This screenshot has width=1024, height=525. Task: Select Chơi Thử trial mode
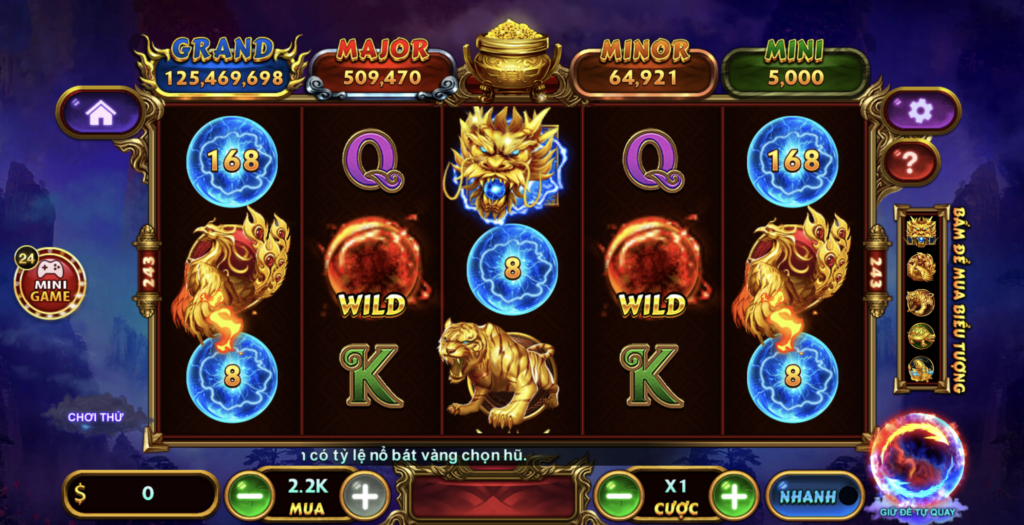[x=96, y=416]
